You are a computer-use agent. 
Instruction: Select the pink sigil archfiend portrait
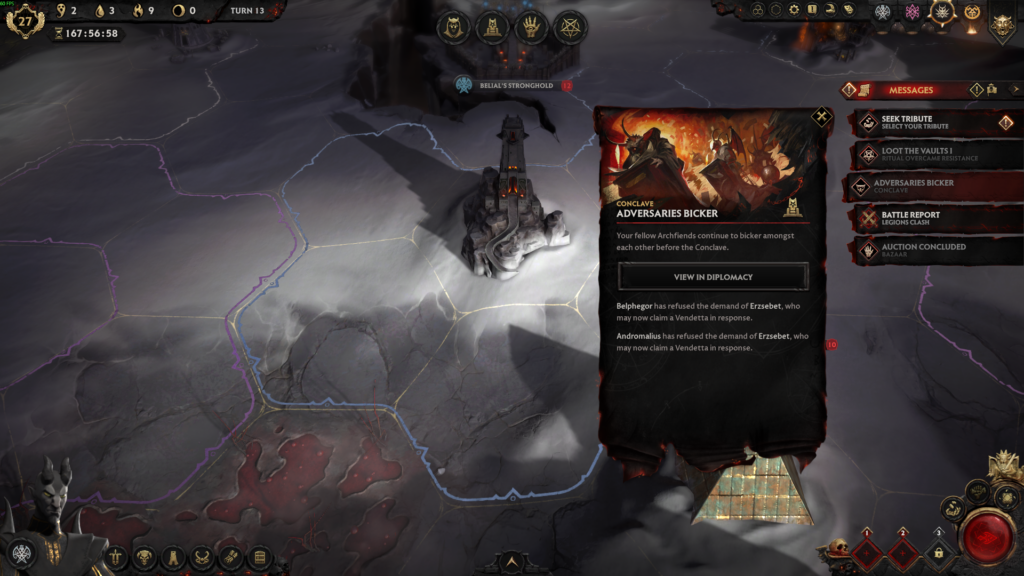click(x=912, y=12)
